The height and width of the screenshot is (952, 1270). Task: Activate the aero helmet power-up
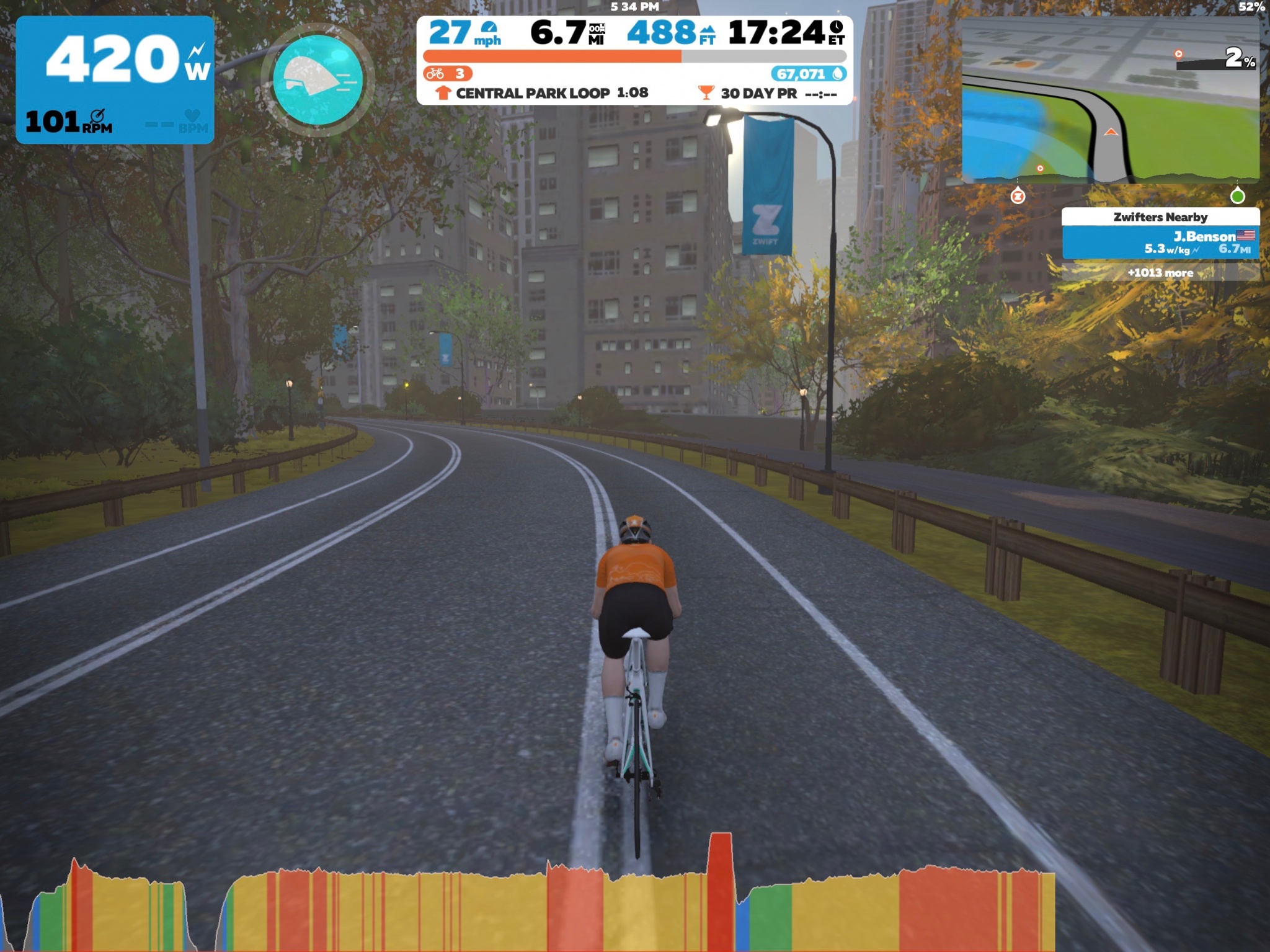[317, 79]
